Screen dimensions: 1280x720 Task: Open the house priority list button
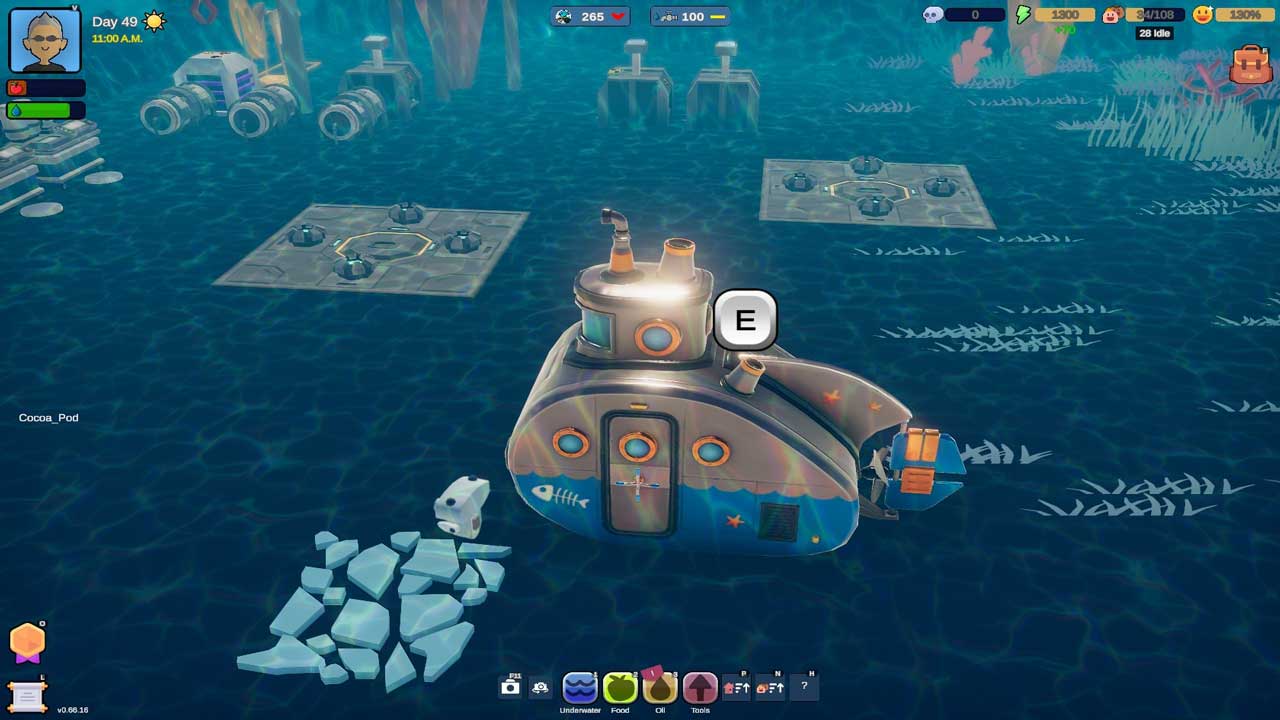tap(737, 688)
